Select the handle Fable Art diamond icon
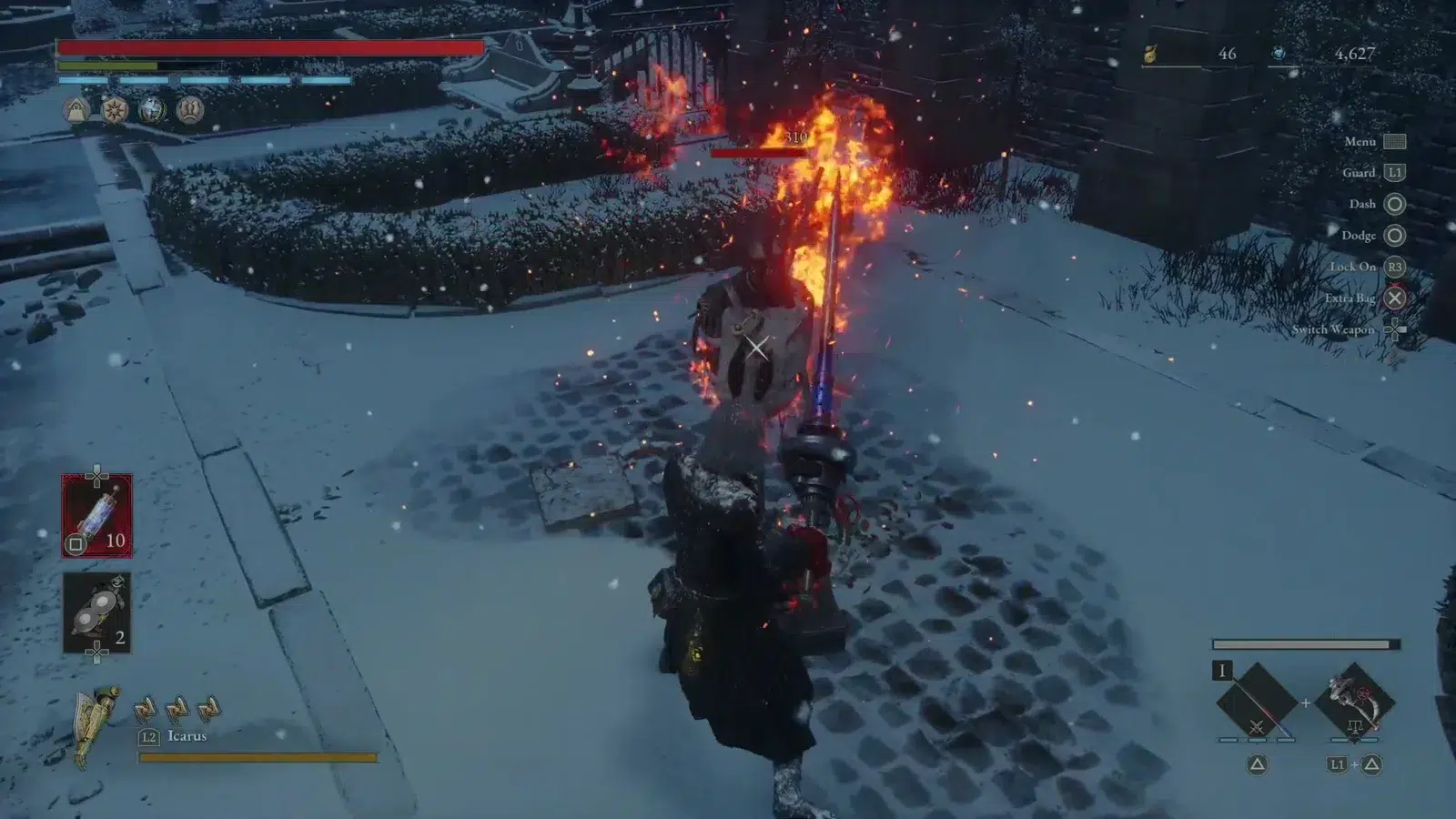 (x=1354, y=703)
